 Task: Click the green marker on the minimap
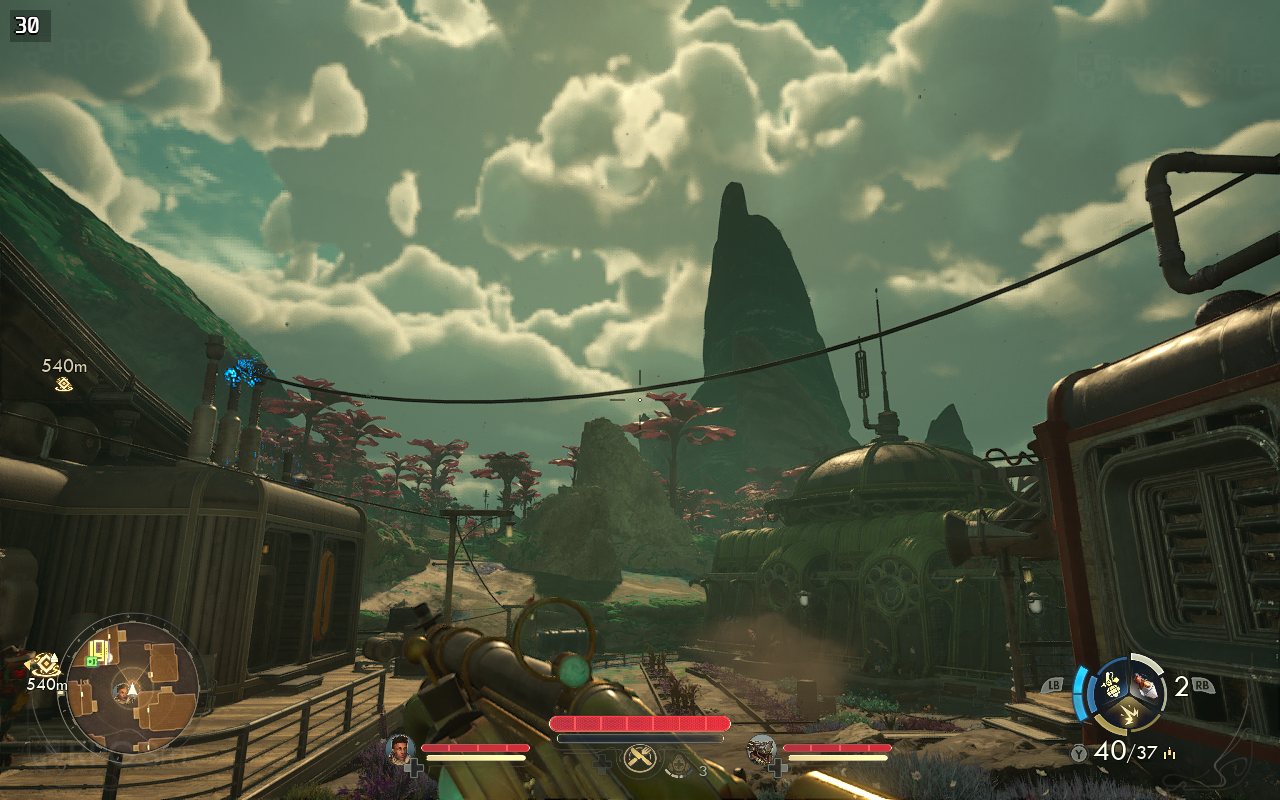[93, 661]
